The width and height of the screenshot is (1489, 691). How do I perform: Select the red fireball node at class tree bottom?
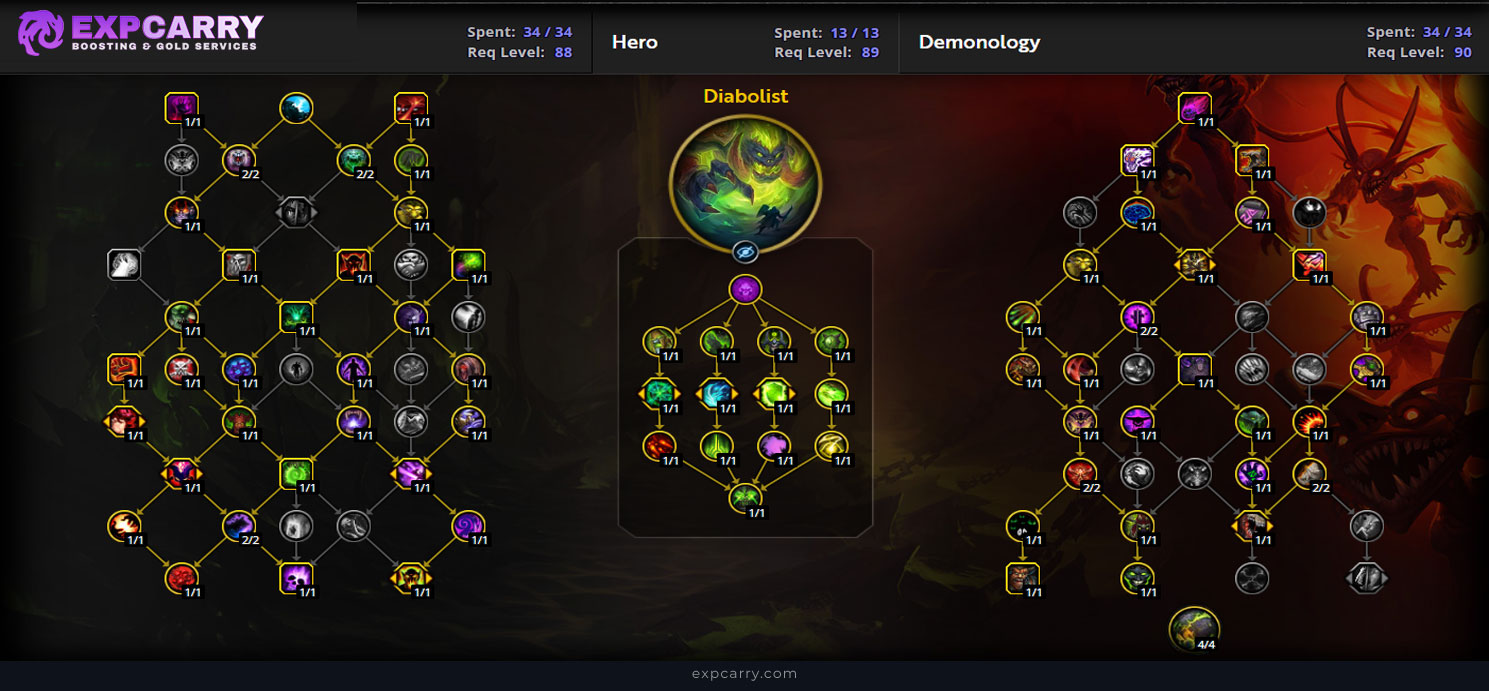click(x=181, y=576)
